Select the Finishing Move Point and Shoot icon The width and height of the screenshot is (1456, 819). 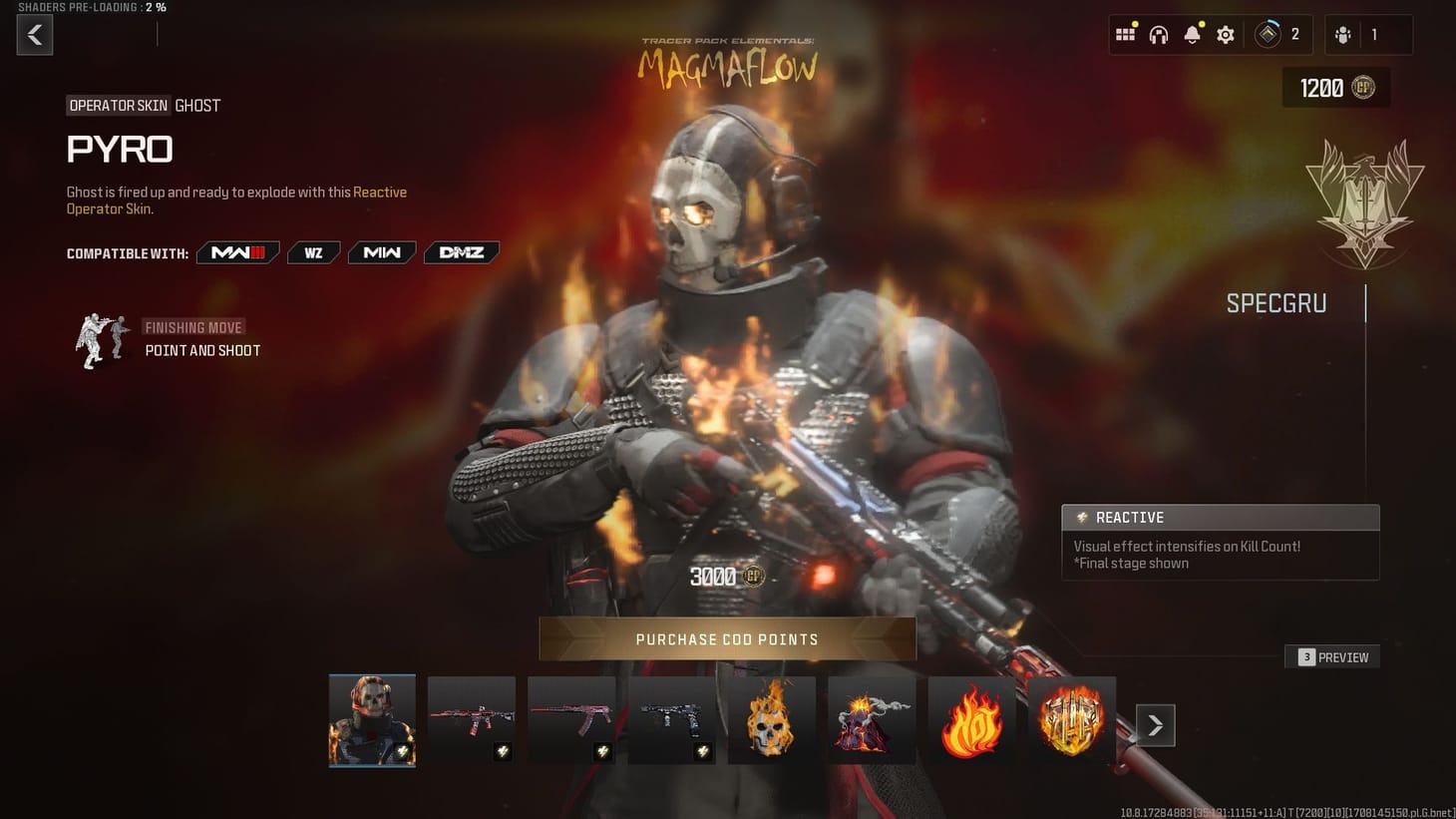point(102,340)
